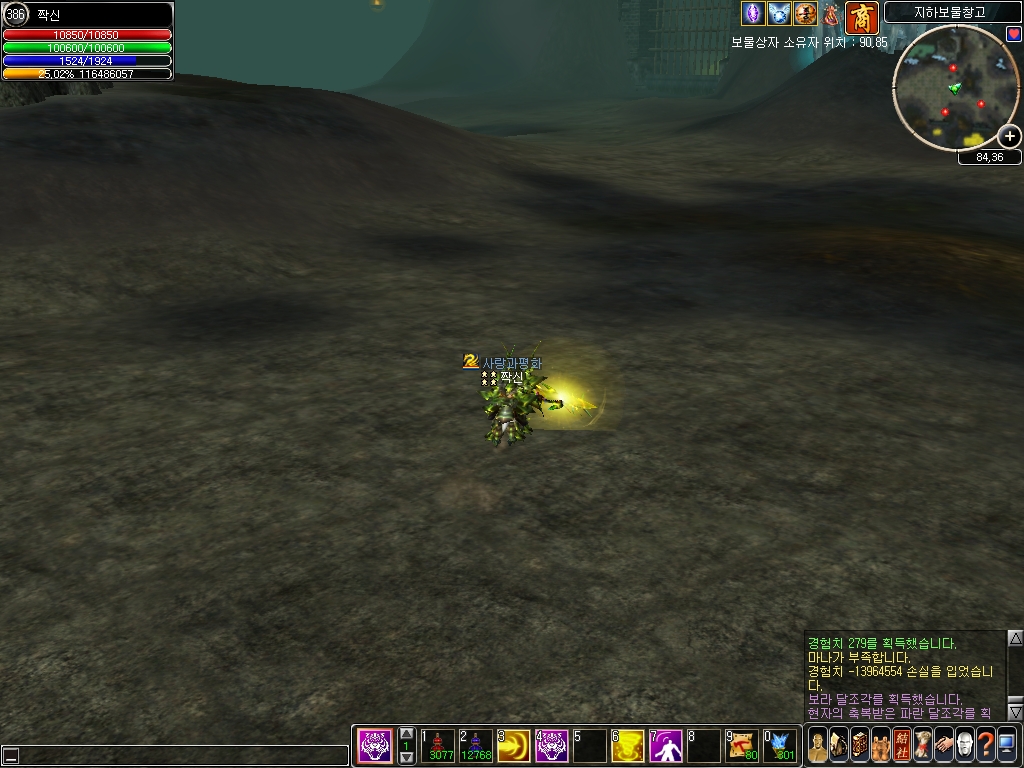
Task: Click the heart icon beside the minimap
Action: (x=1013, y=34)
